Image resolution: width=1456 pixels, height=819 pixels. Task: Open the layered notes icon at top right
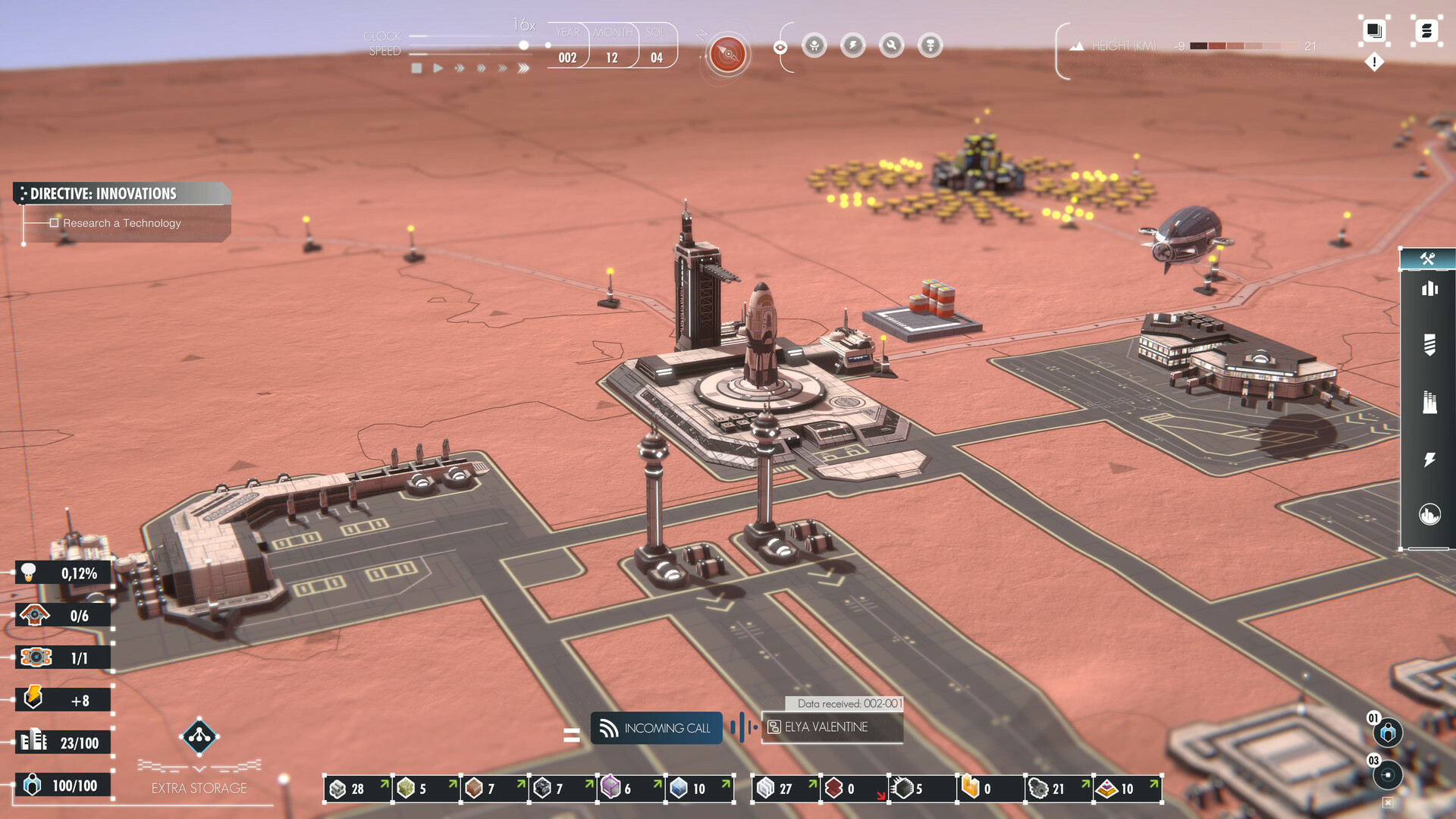tap(1373, 32)
